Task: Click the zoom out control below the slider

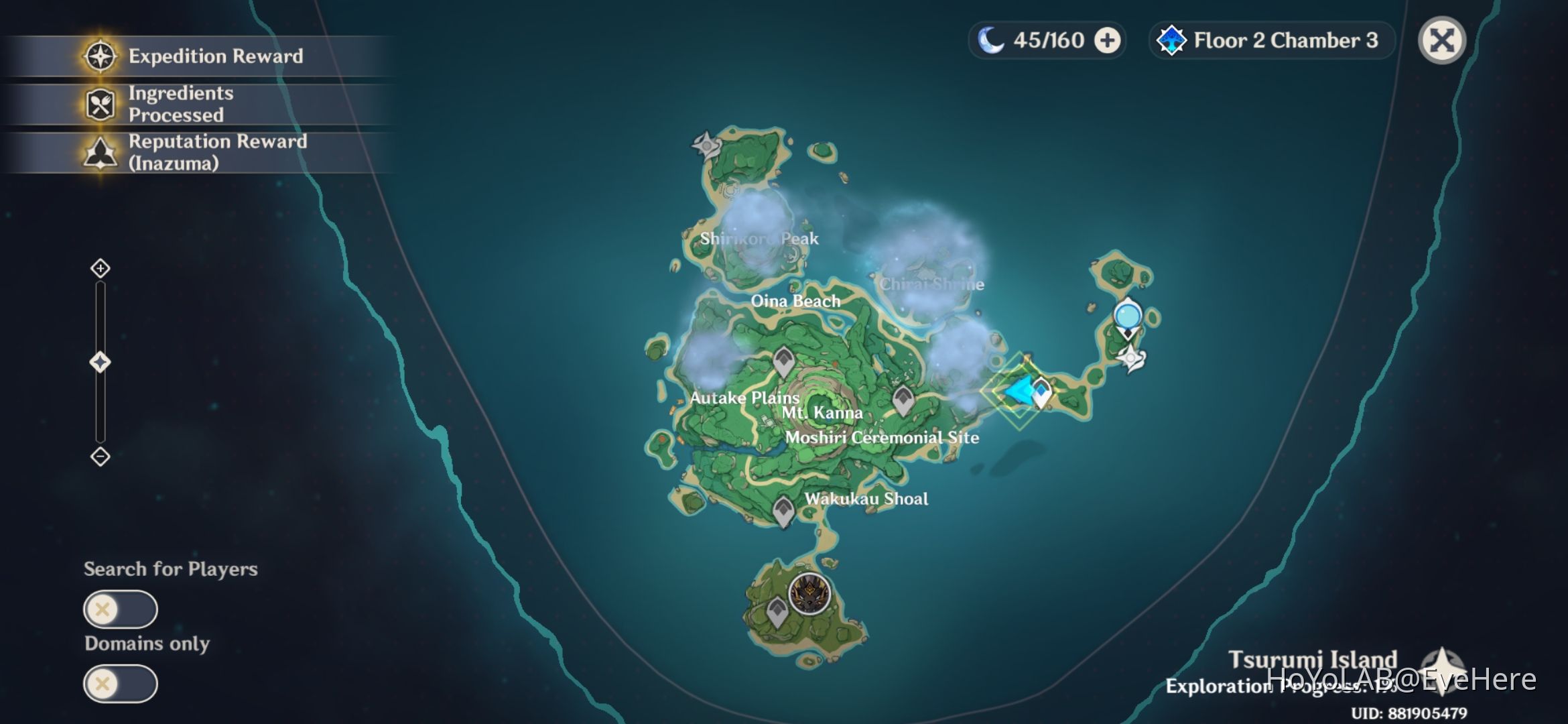Action: click(99, 456)
